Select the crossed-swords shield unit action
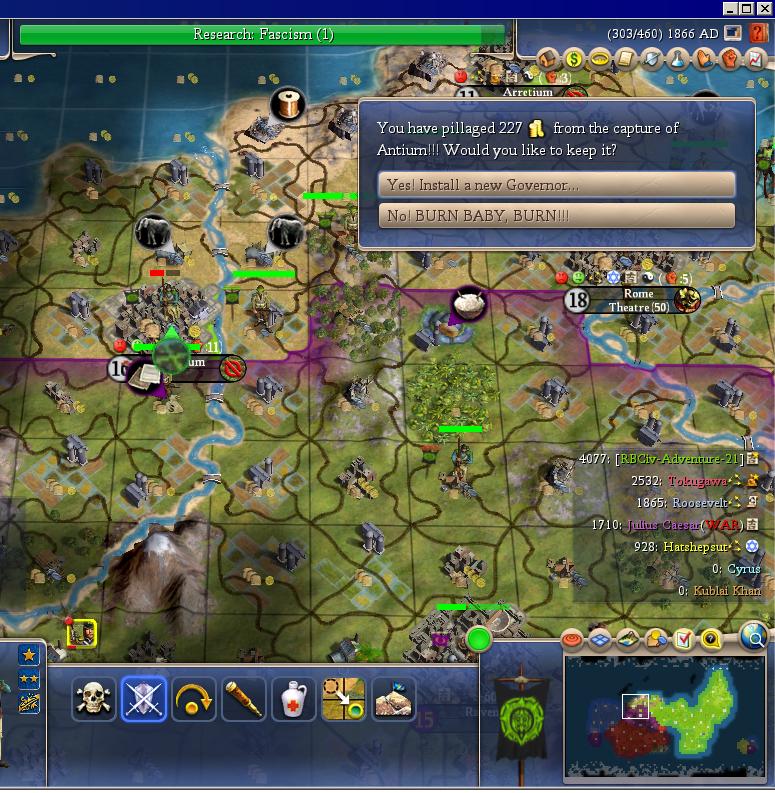This screenshot has width=775, height=793. pos(144,699)
